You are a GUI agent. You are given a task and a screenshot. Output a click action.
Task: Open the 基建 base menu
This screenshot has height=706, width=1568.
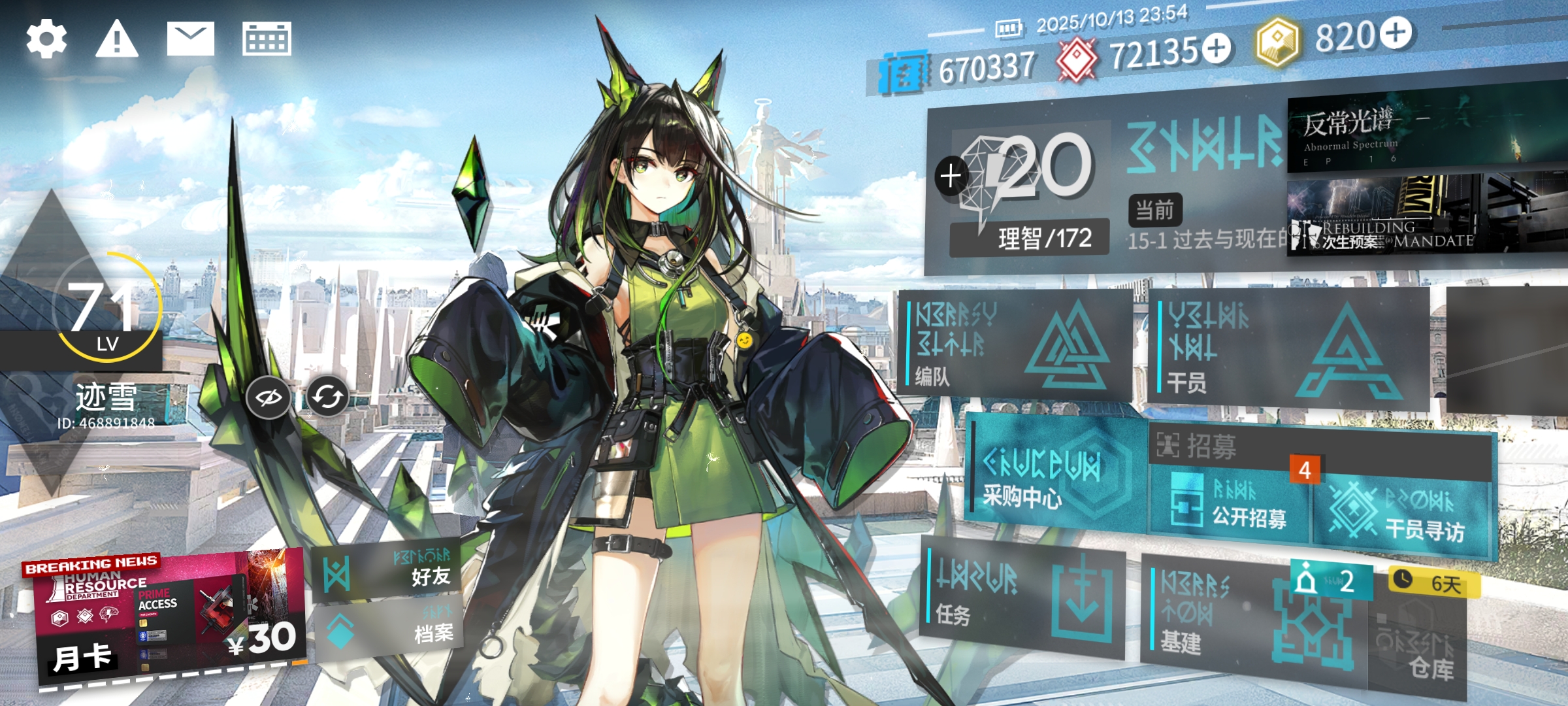tap(1251, 618)
